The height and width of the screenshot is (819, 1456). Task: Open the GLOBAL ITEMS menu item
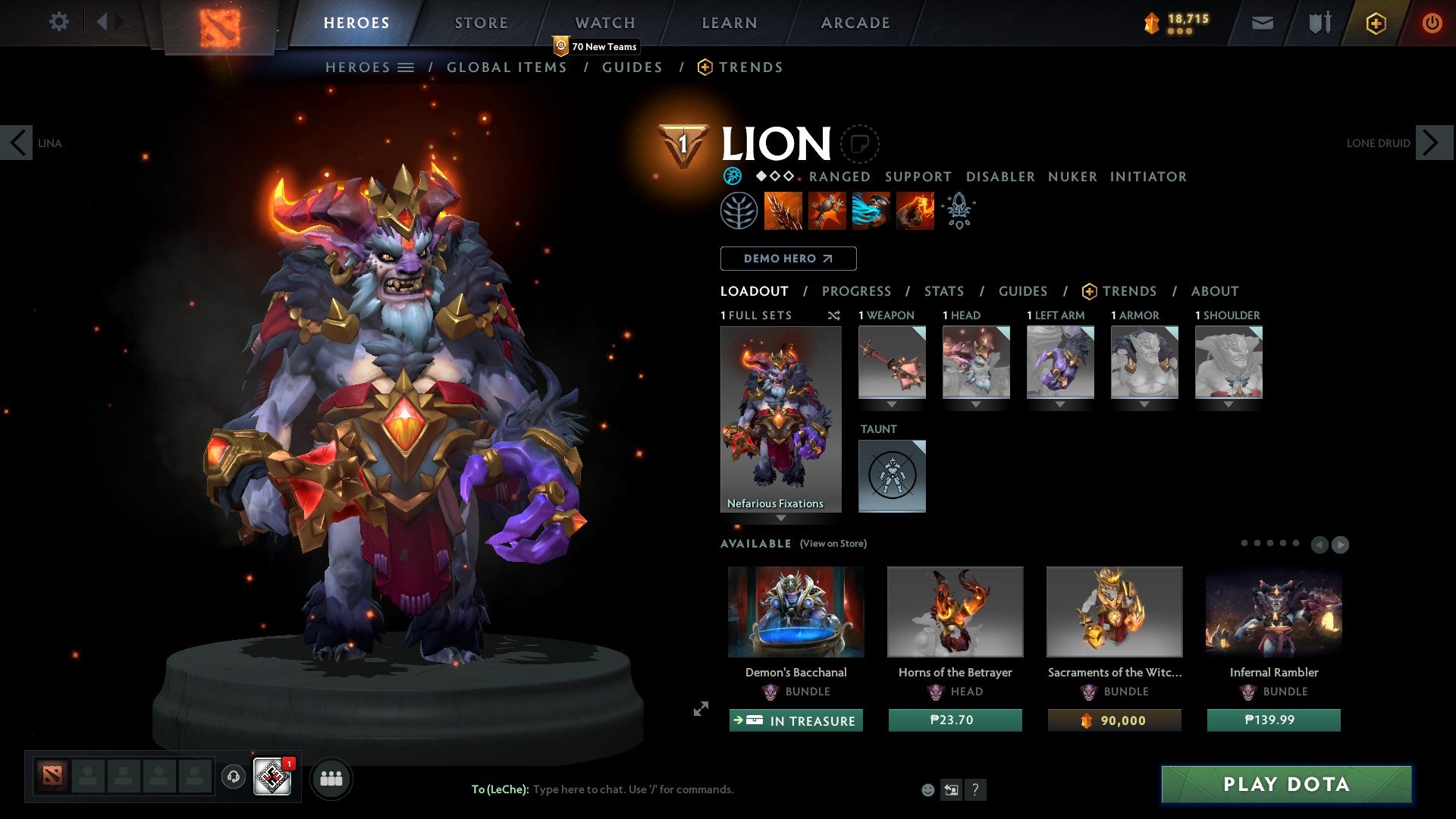(507, 67)
